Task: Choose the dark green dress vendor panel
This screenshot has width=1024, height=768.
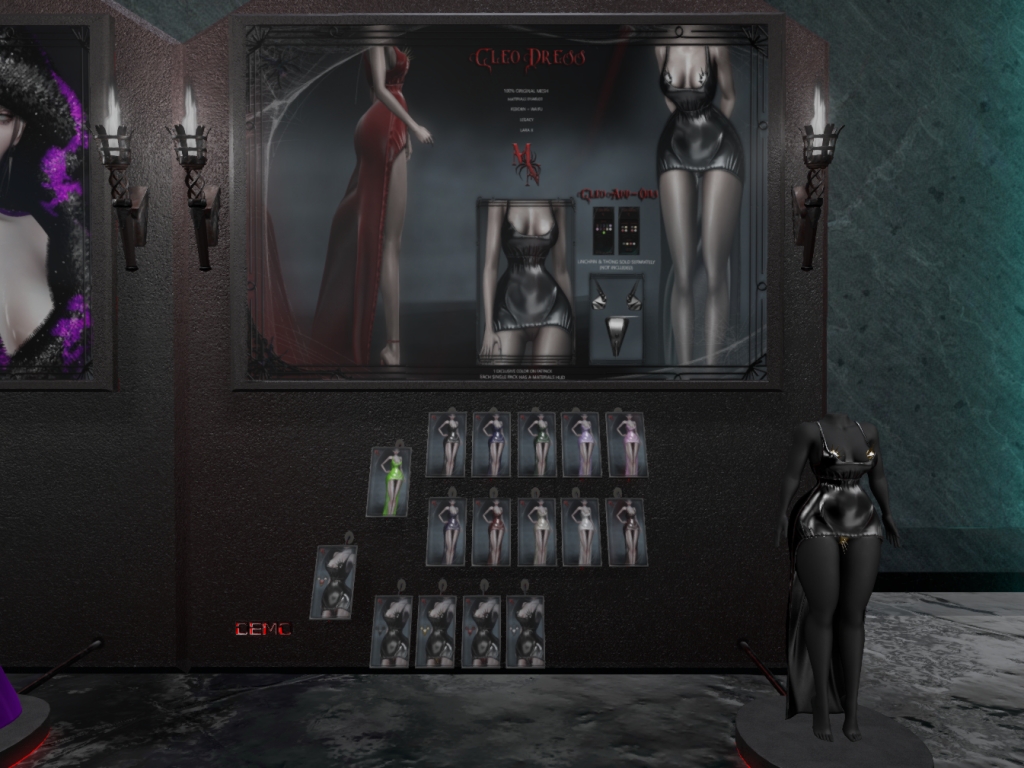Action: pos(538,445)
